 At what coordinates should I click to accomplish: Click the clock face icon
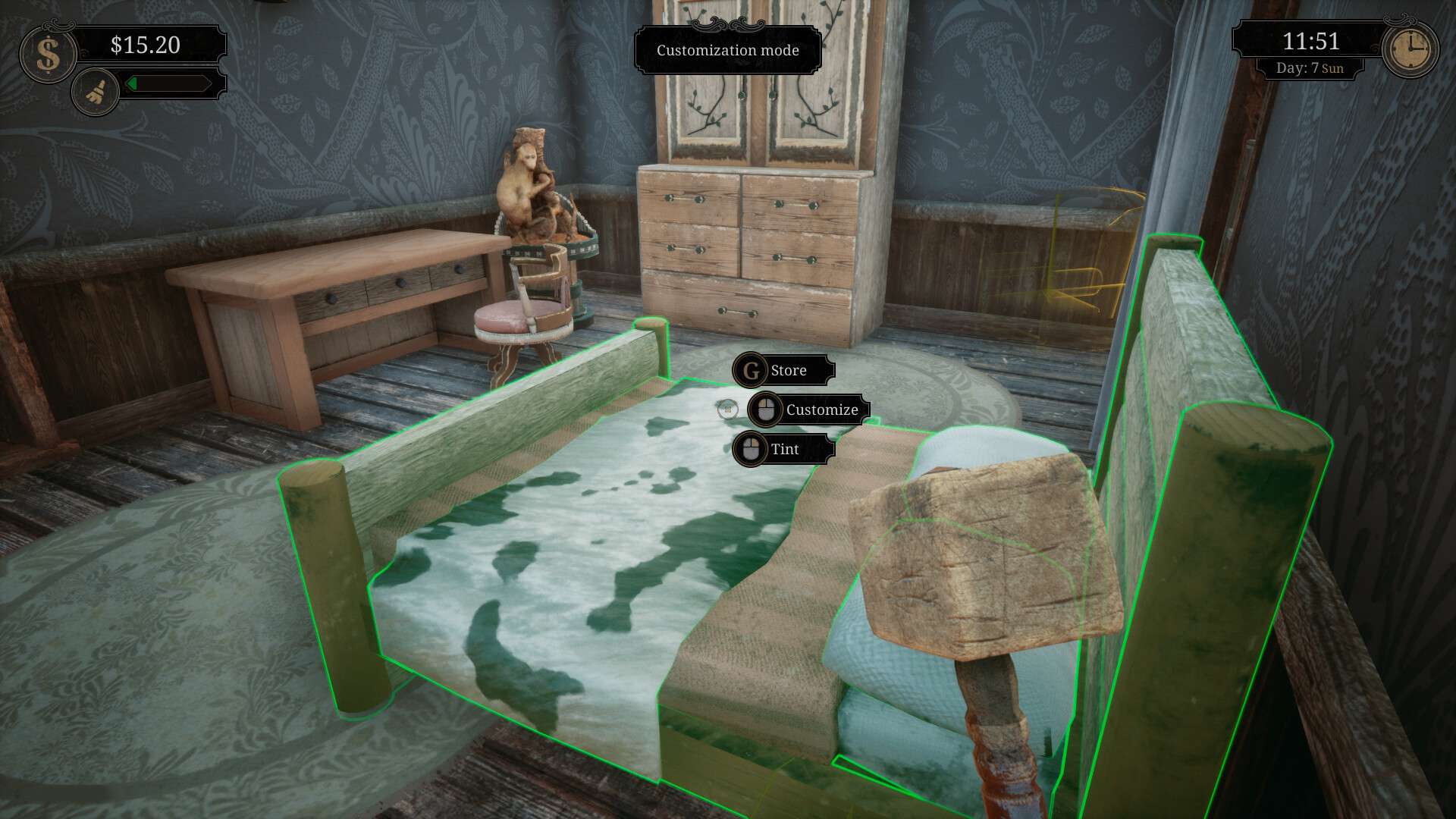(x=1410, y=49)
